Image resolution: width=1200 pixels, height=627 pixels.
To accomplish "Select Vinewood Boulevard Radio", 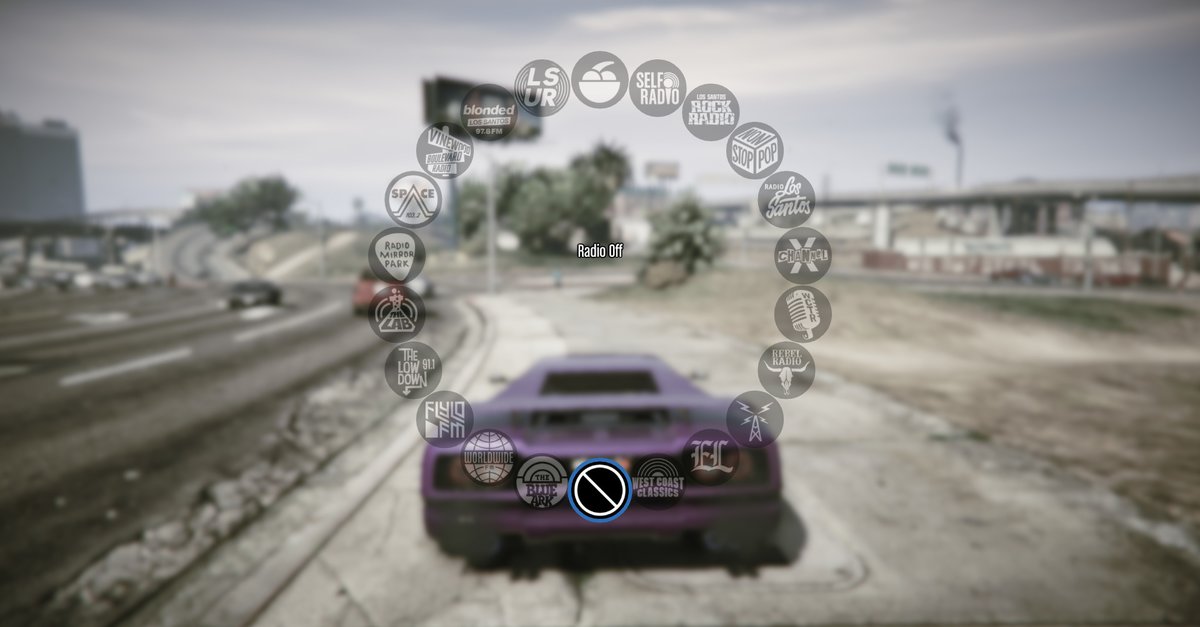I will 444,151.
